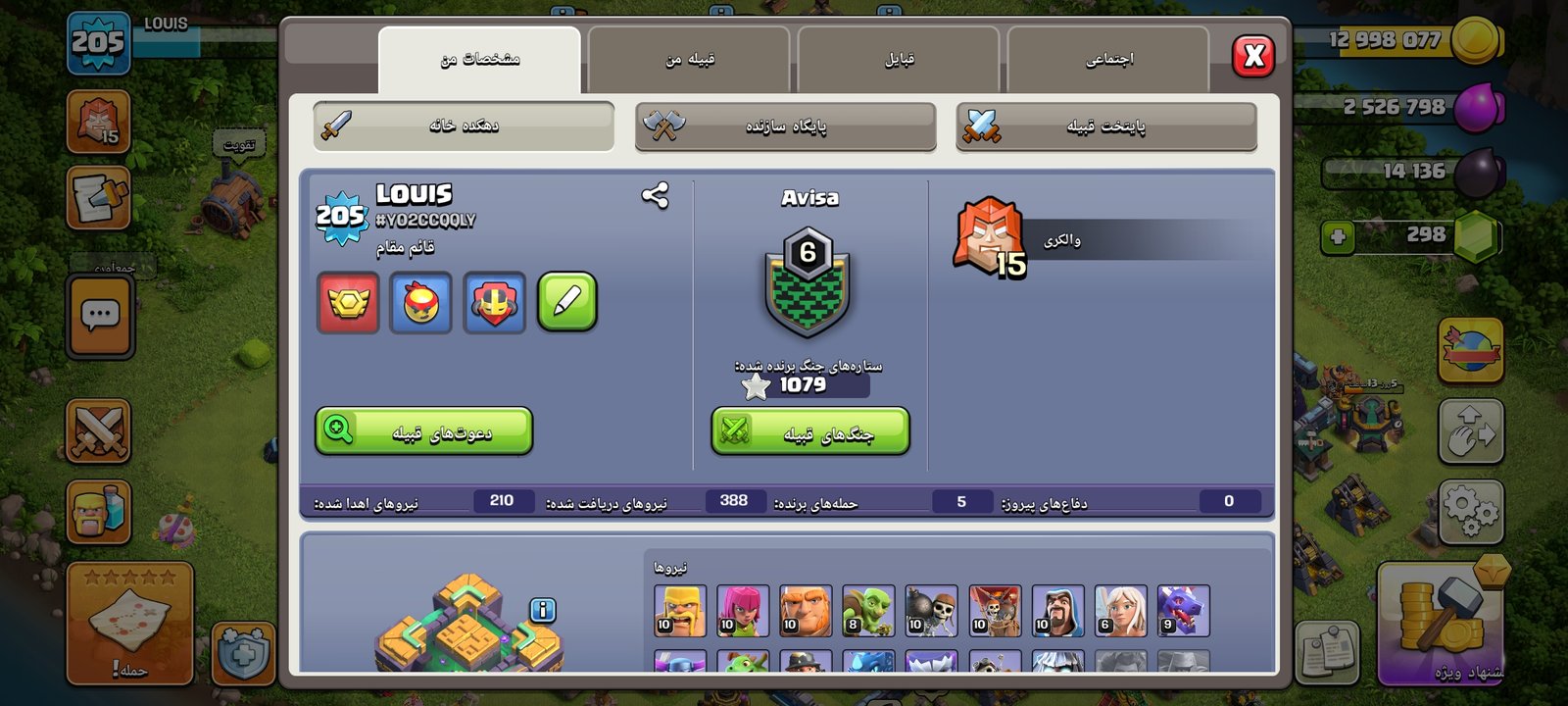Image resolution: width=1568 pixels, height=706 pixels.
Task: Switch to the قبایل tab
Action: click(x=899, y=60)
